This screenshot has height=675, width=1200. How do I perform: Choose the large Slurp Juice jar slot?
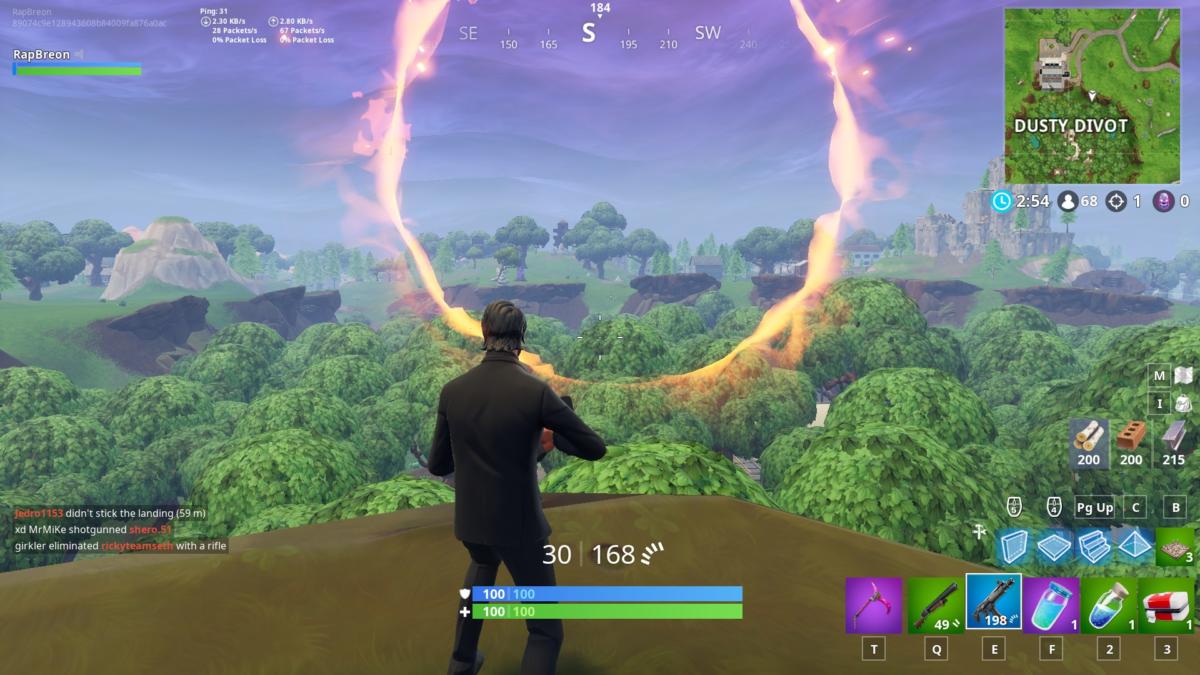pyautogui.click(x=1051, y=605)
